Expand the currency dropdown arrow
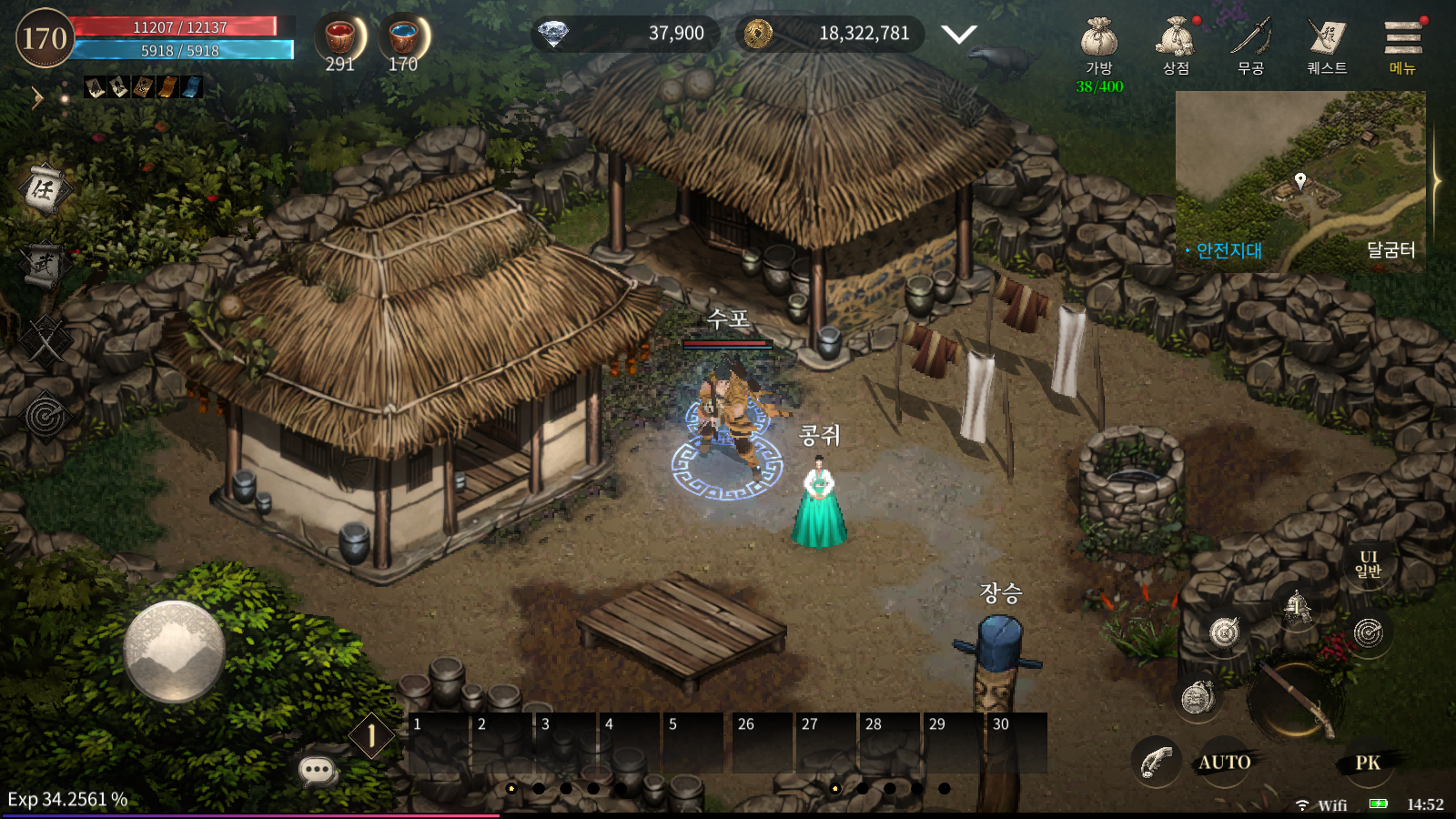Viewport: 1456px width, 819px height. (958, 35)
